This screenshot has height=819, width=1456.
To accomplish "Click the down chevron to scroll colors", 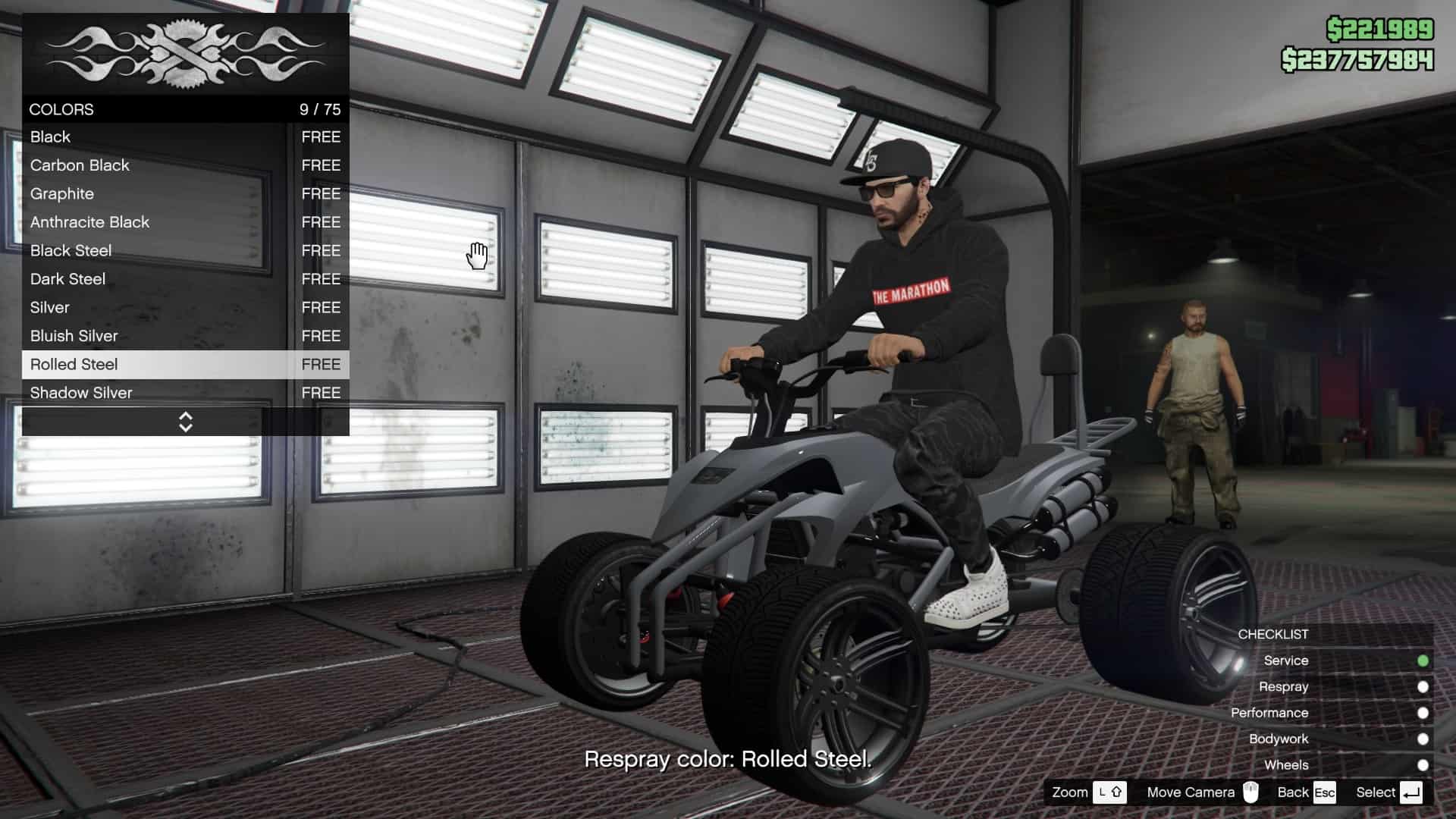I will [186, 428].
